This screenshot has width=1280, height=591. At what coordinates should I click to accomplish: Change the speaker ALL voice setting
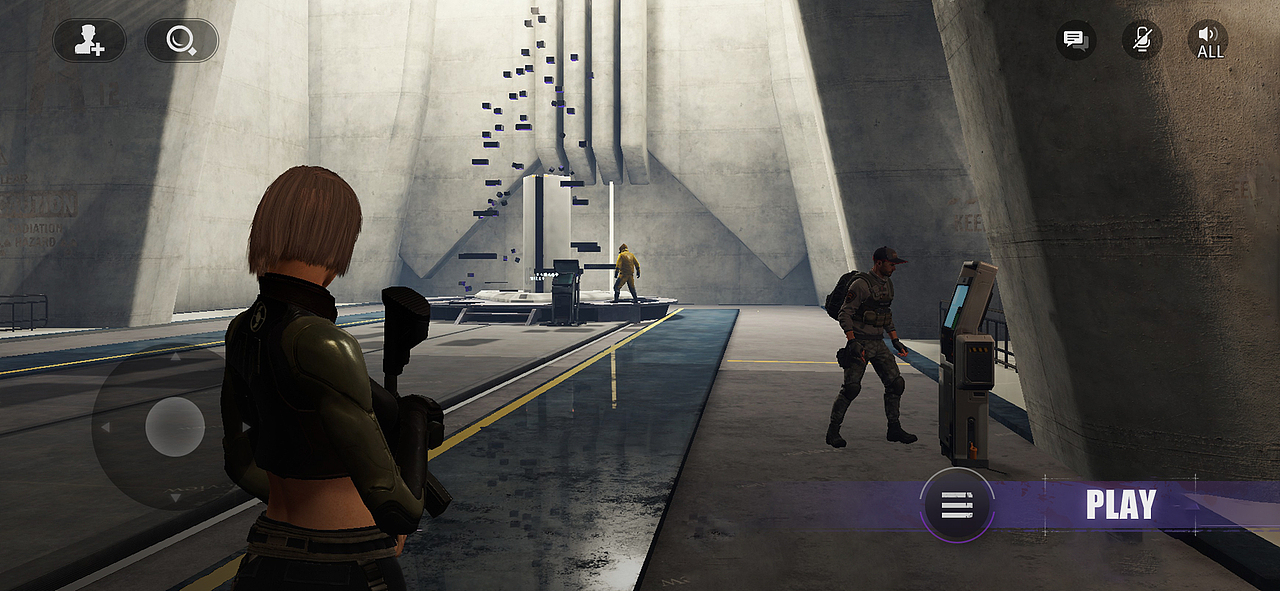(x=1208, y=40)
